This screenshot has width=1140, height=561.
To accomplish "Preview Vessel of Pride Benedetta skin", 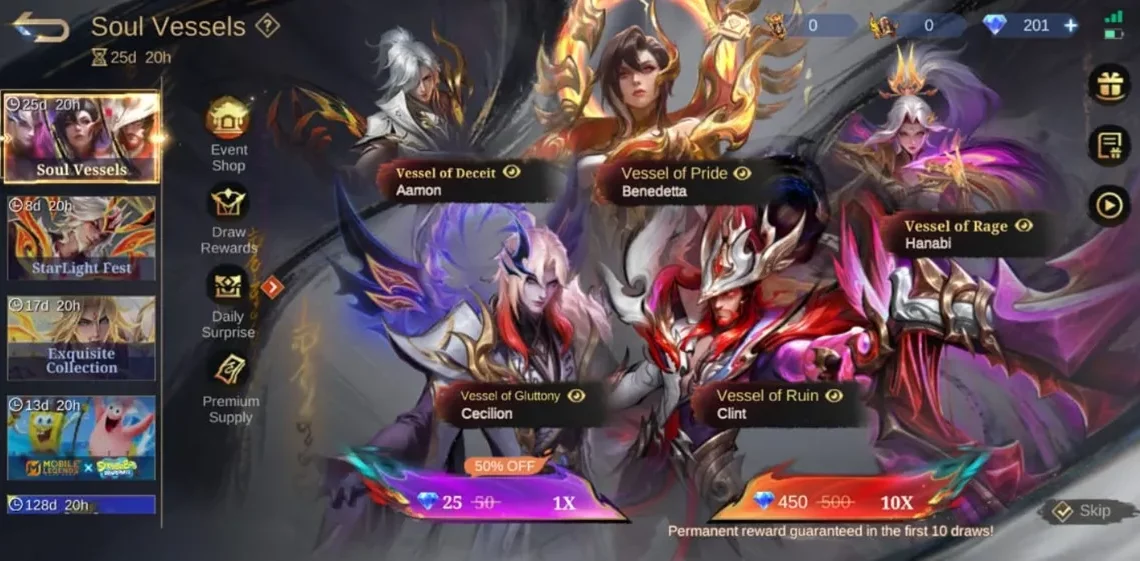I will click(742, 173).
